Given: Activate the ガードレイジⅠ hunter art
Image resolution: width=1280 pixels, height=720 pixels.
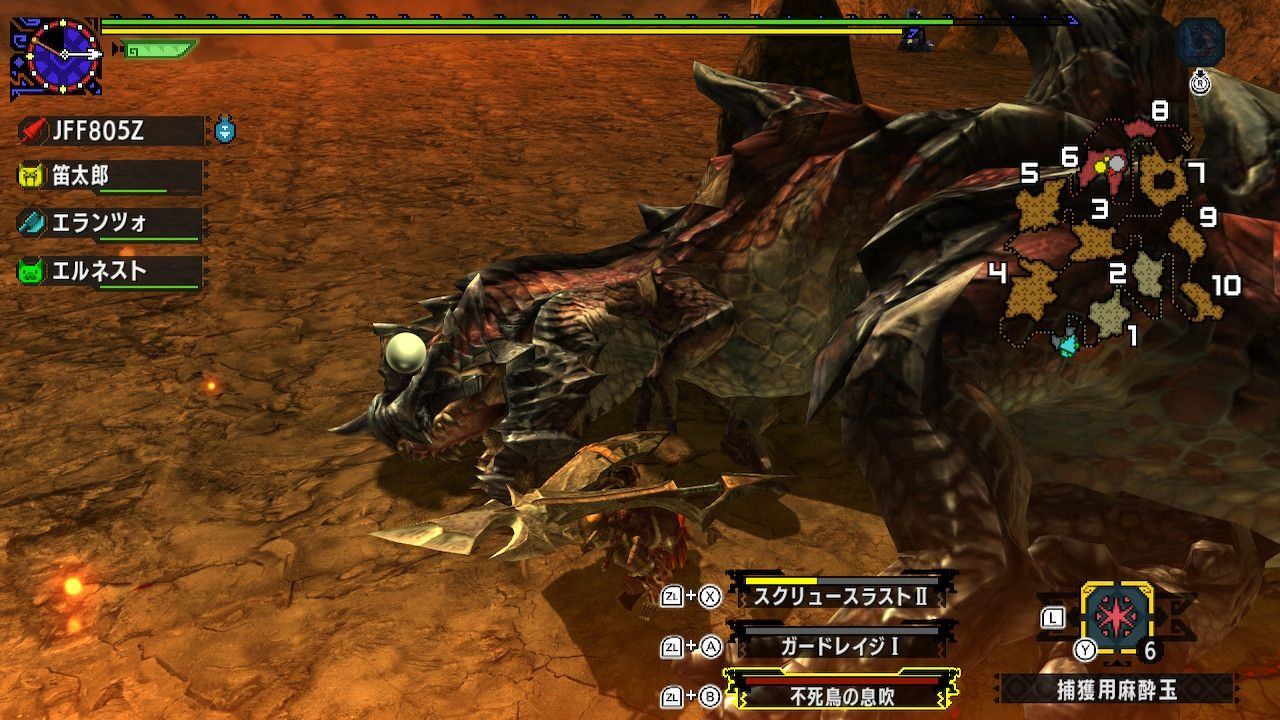Looking at the screenshot, I should coord(840,646).
